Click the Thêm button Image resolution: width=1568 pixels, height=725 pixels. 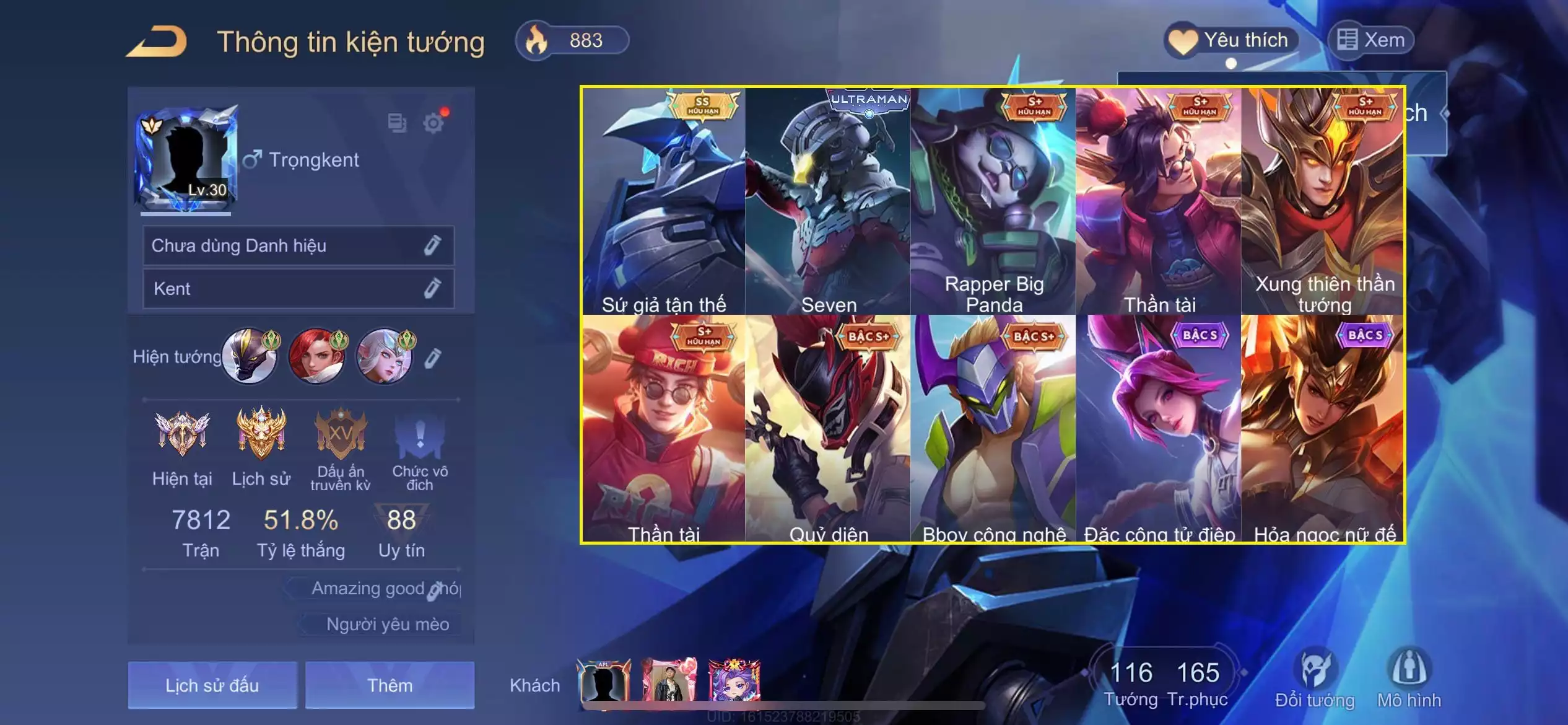(390, 685)
